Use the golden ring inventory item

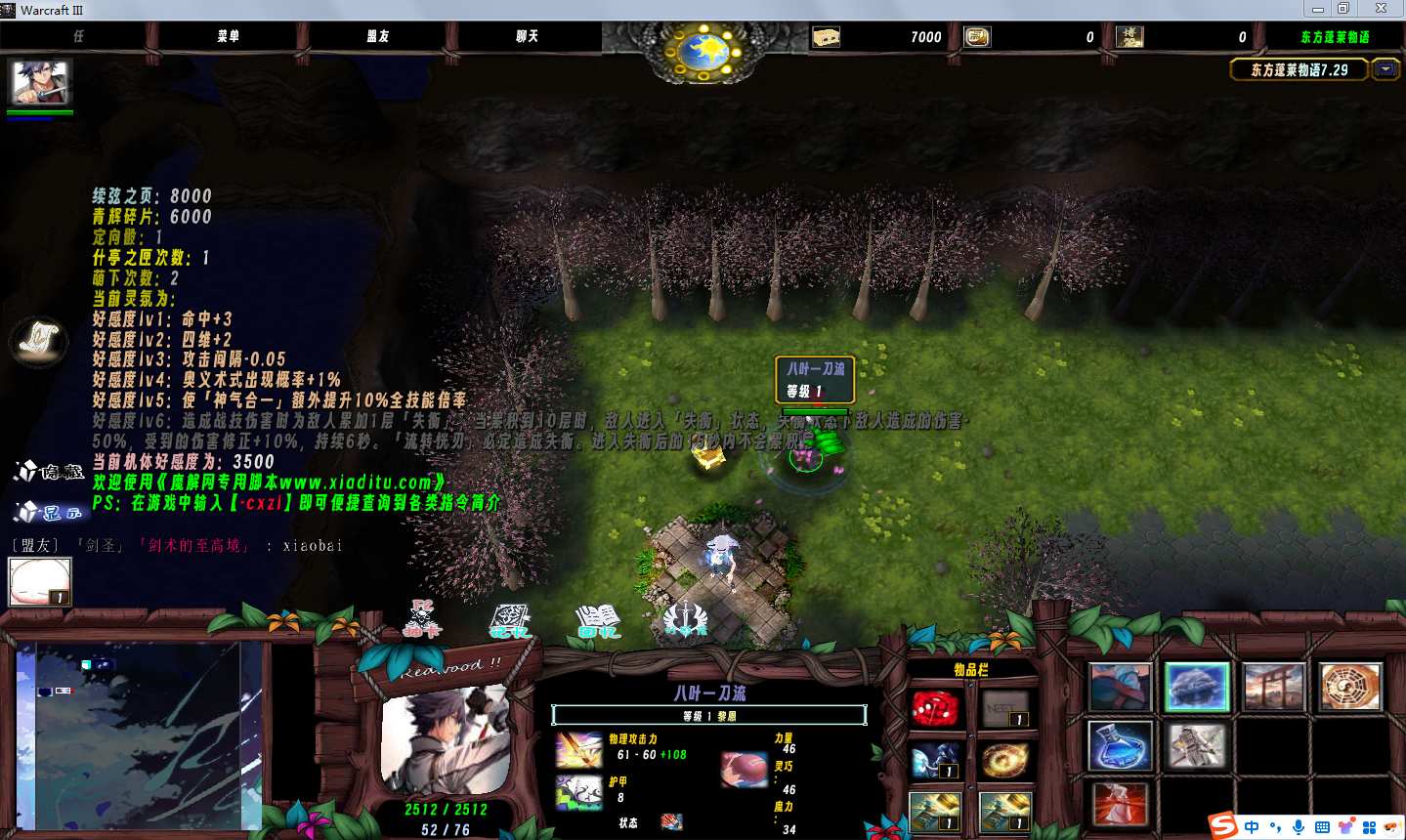[x=1004, y=760]
